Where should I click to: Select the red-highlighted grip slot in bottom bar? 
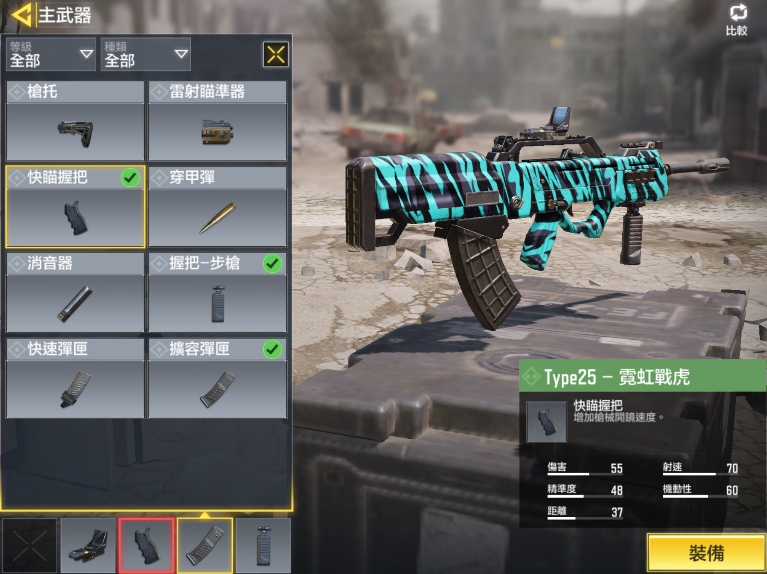click(146, 545)
